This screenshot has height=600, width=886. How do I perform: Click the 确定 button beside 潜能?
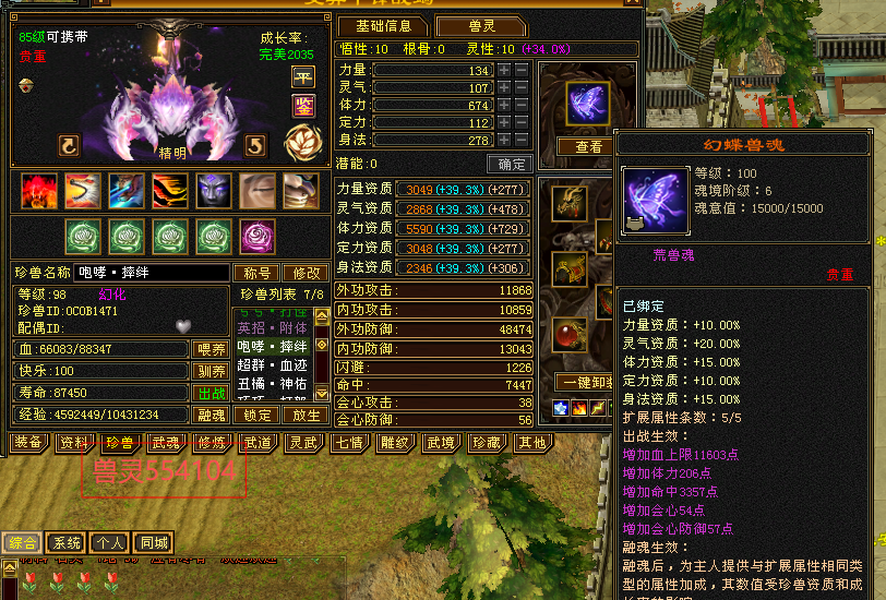coord(510,164)
